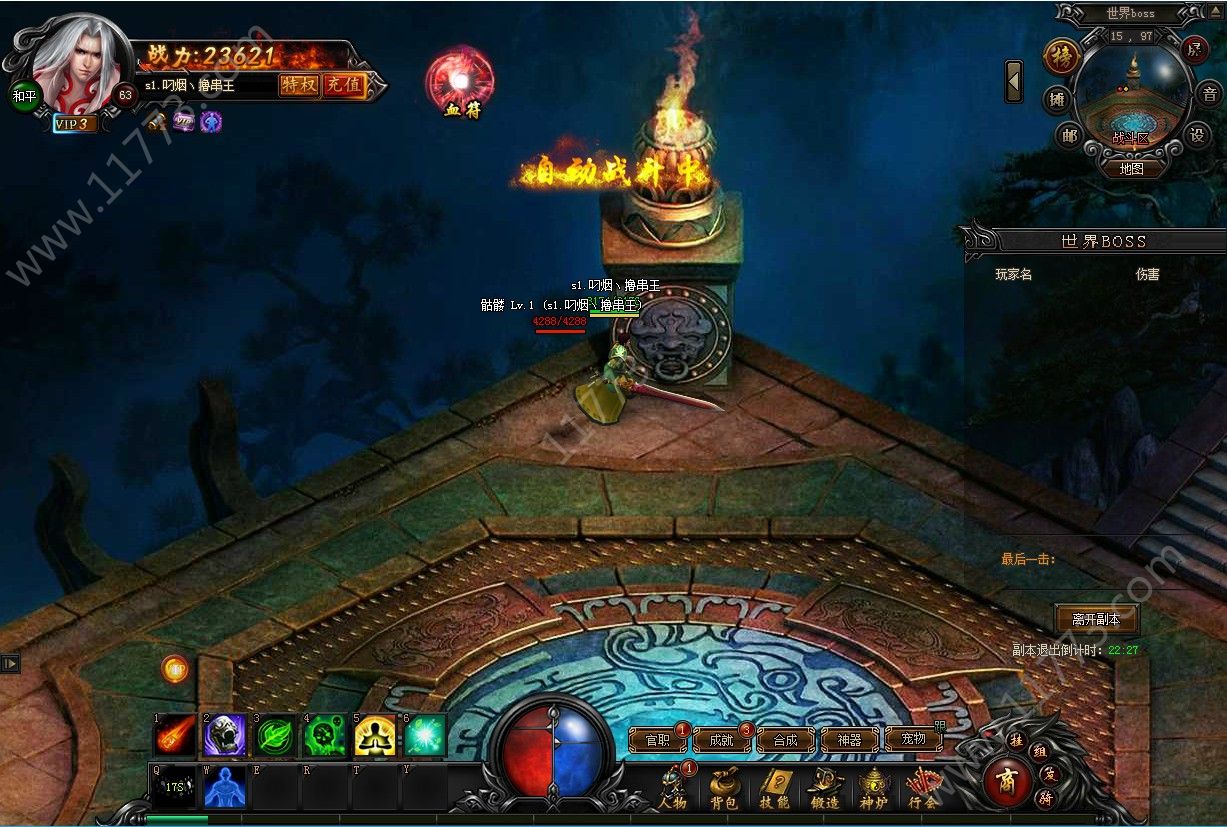Toggle the 和平 peace mode badge

(x=24, y=97)
